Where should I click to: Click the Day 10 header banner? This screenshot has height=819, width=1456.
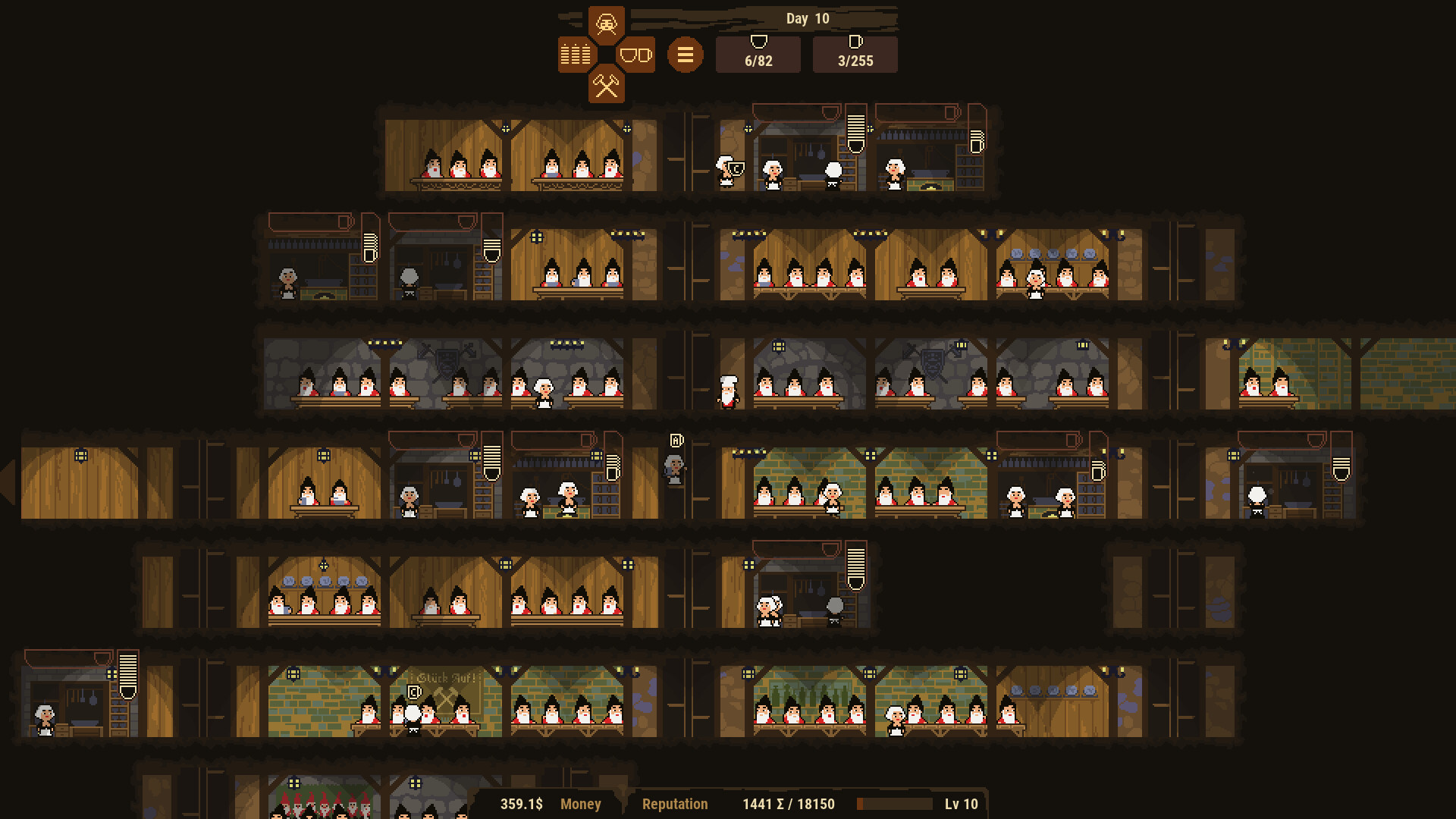(x=806, y=18)
